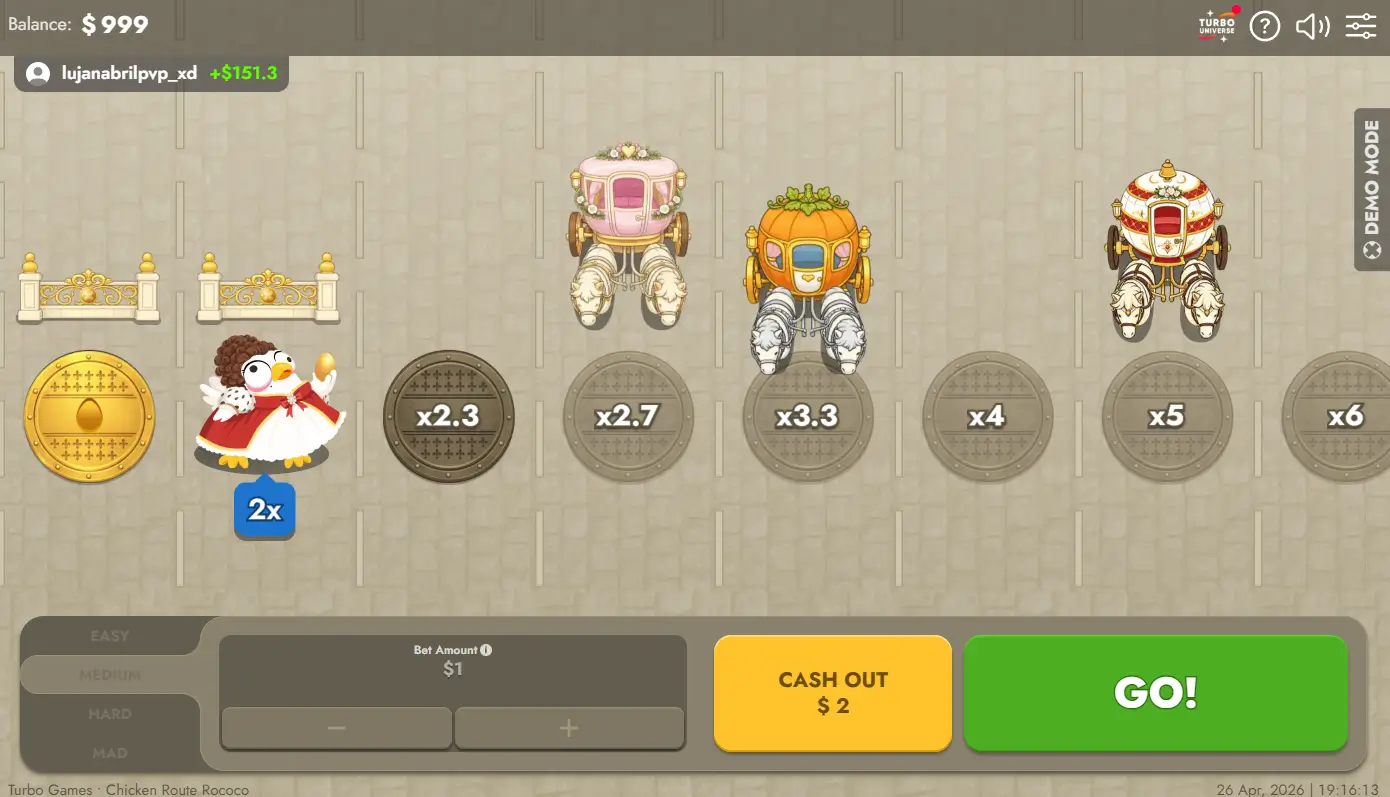
Task: Open the Turbo Universe menu
Action: point(1215,26)
